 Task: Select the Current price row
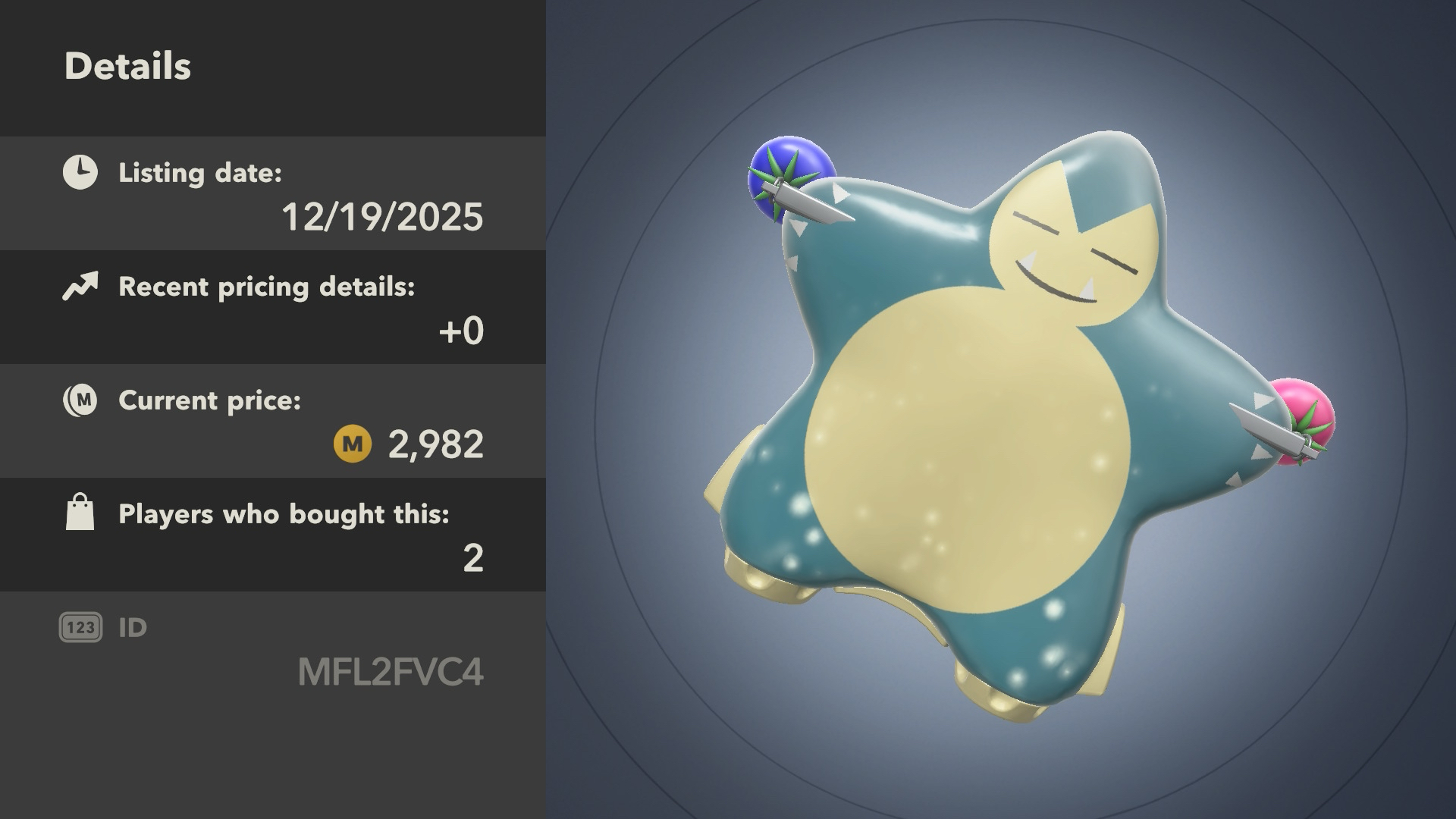273,422
